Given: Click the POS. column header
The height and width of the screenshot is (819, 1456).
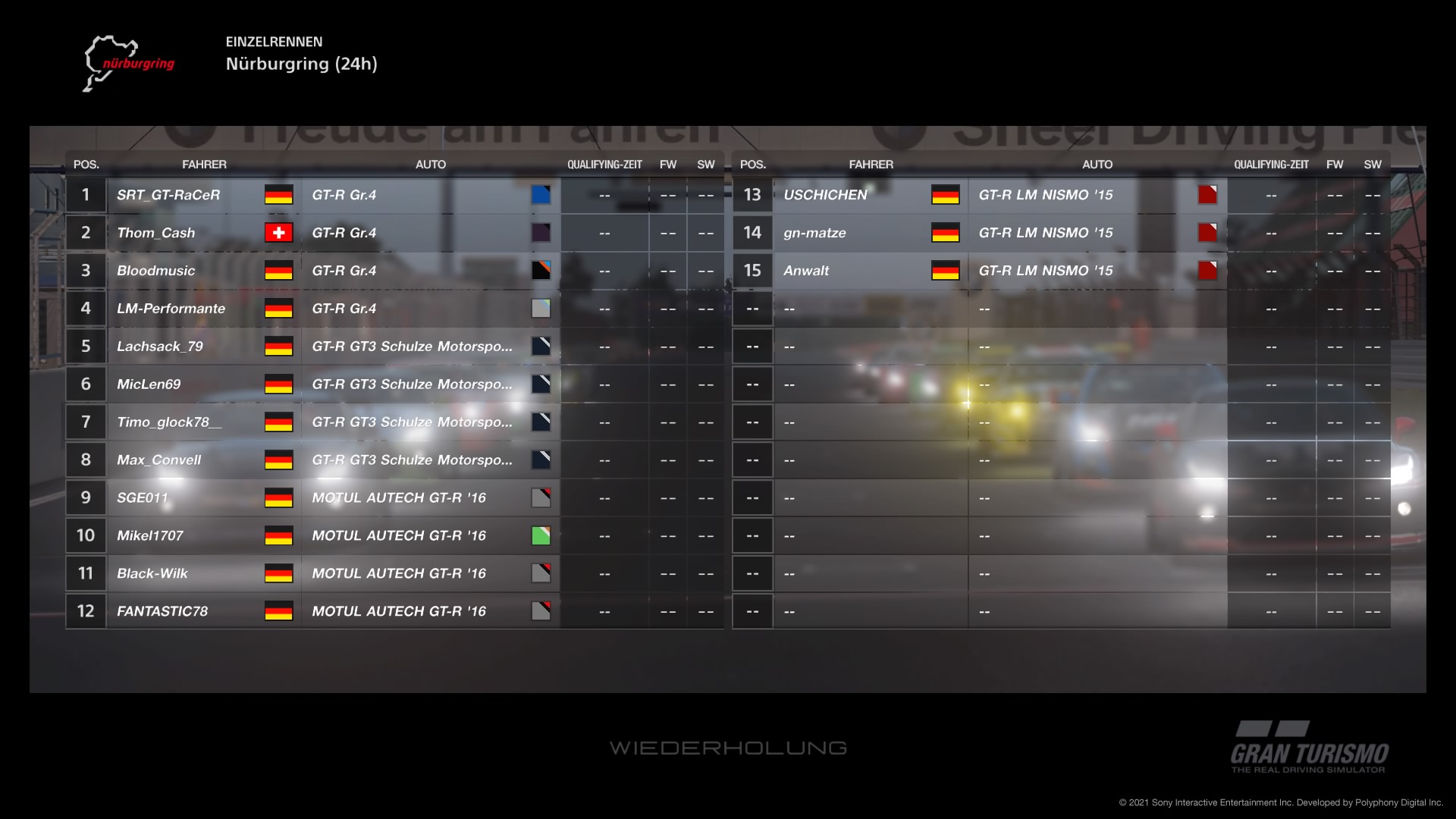Looking at the screenshot, I should tap(85, 165).
